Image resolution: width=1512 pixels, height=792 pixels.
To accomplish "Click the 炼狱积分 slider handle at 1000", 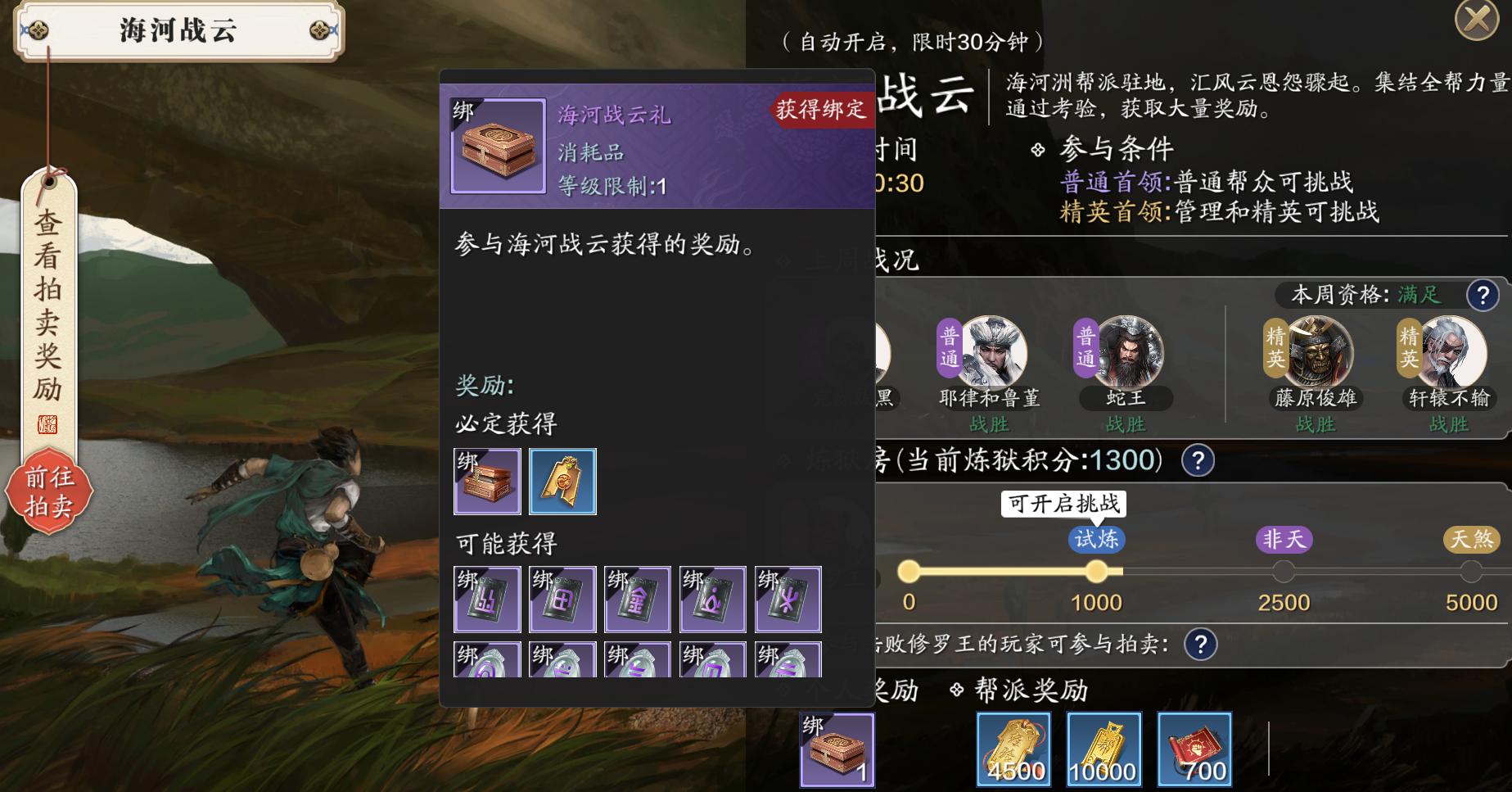I will pyautogui.click(x=1098, y=571).
